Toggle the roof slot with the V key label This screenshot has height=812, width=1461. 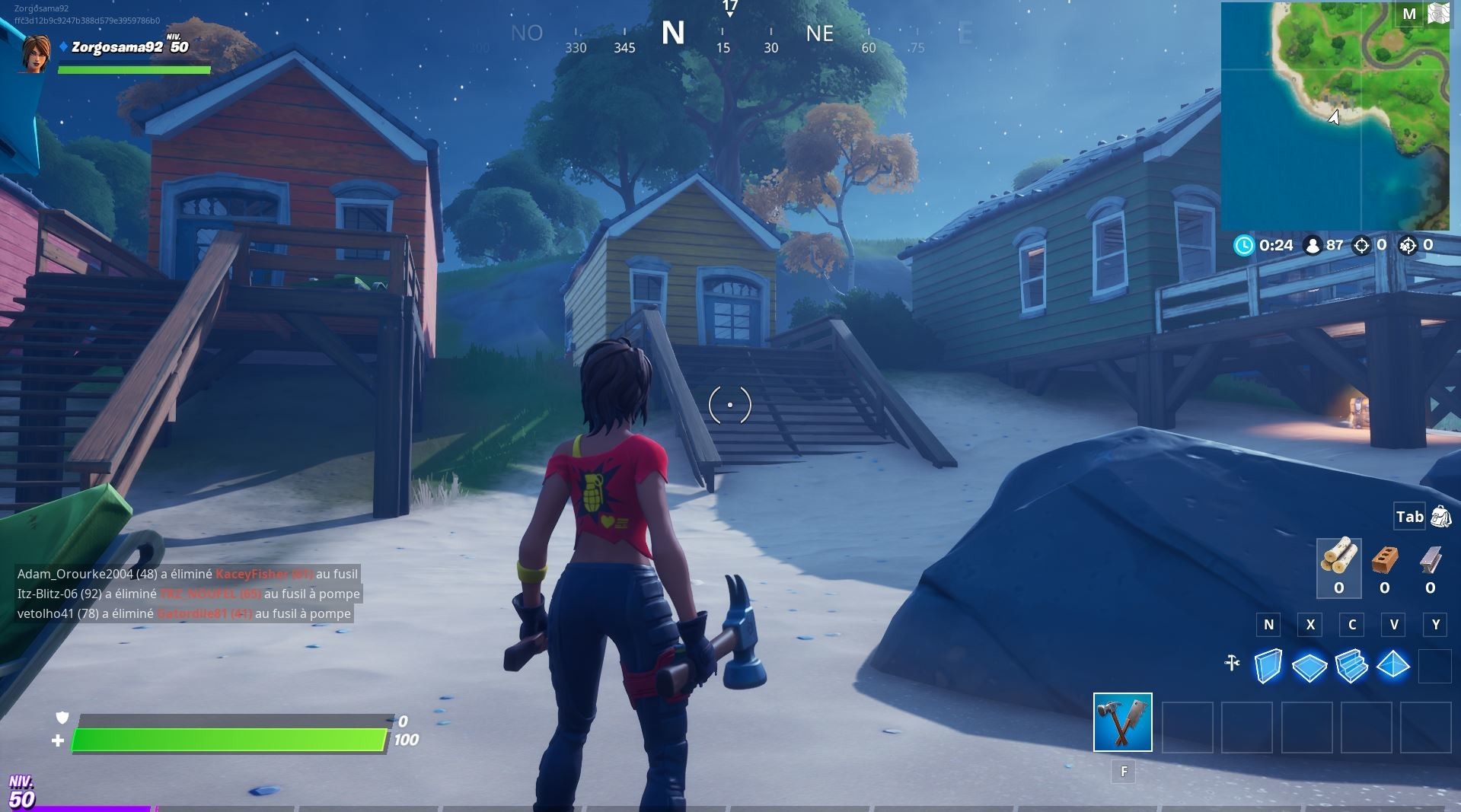1393,625
